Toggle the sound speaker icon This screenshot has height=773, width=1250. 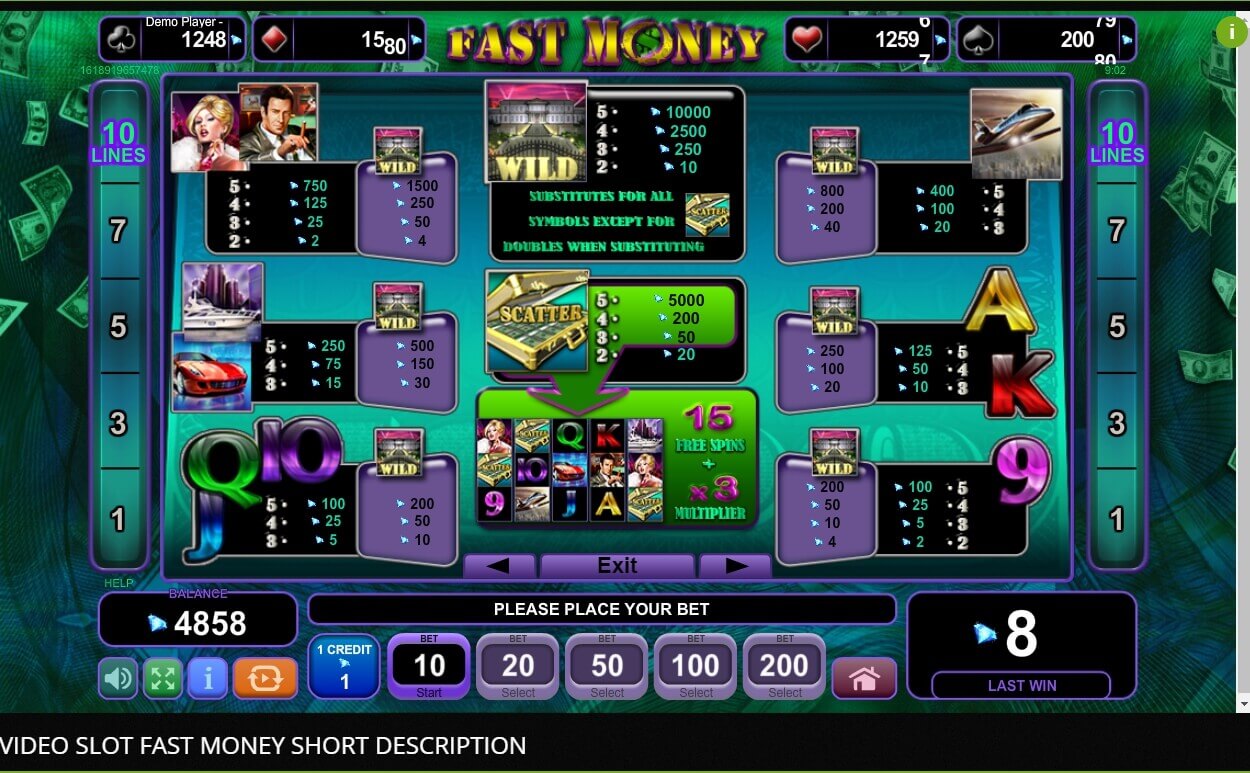pos(118,678)
